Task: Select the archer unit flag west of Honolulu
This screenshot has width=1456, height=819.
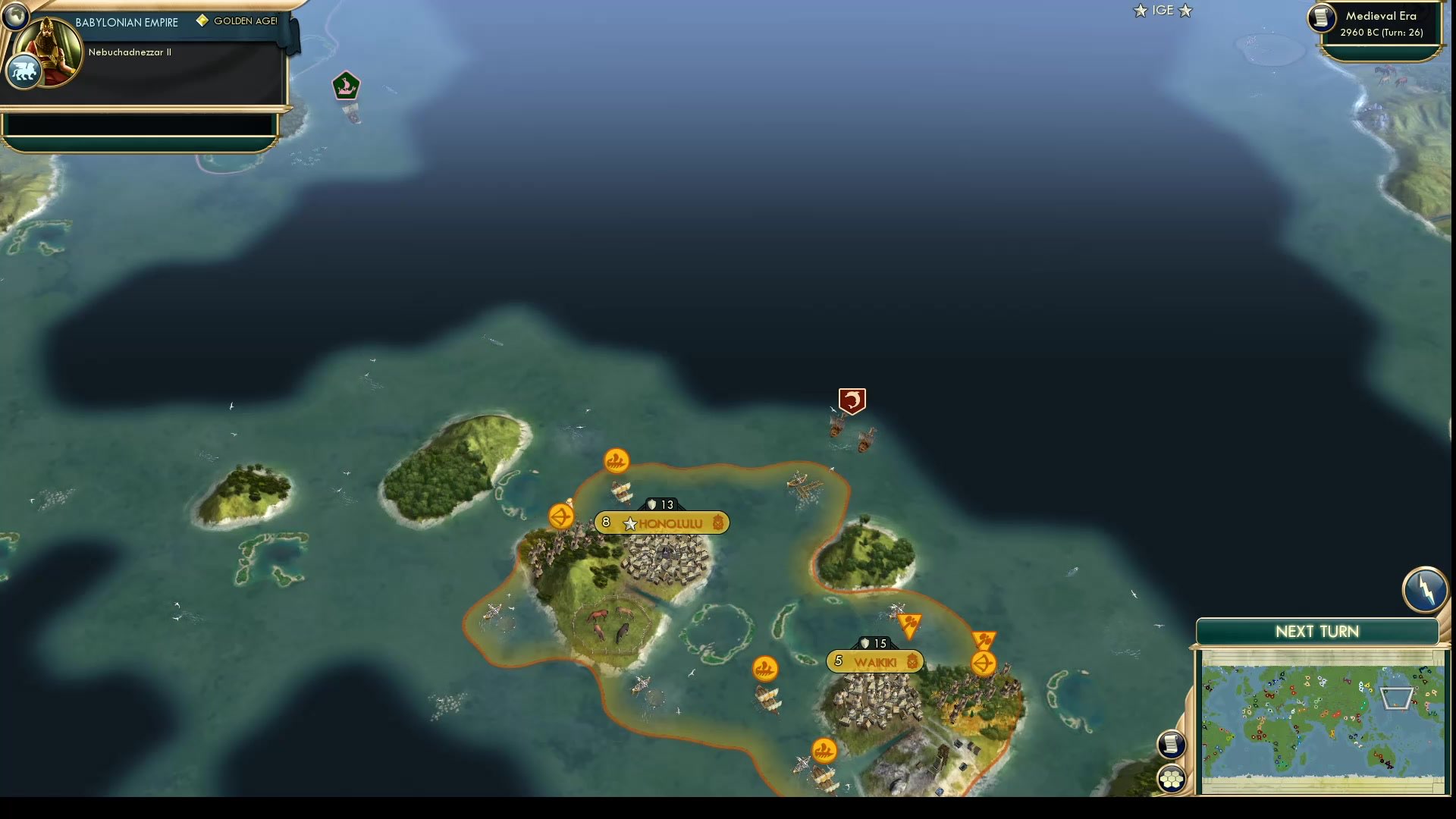Action: [x=560, y=514]
